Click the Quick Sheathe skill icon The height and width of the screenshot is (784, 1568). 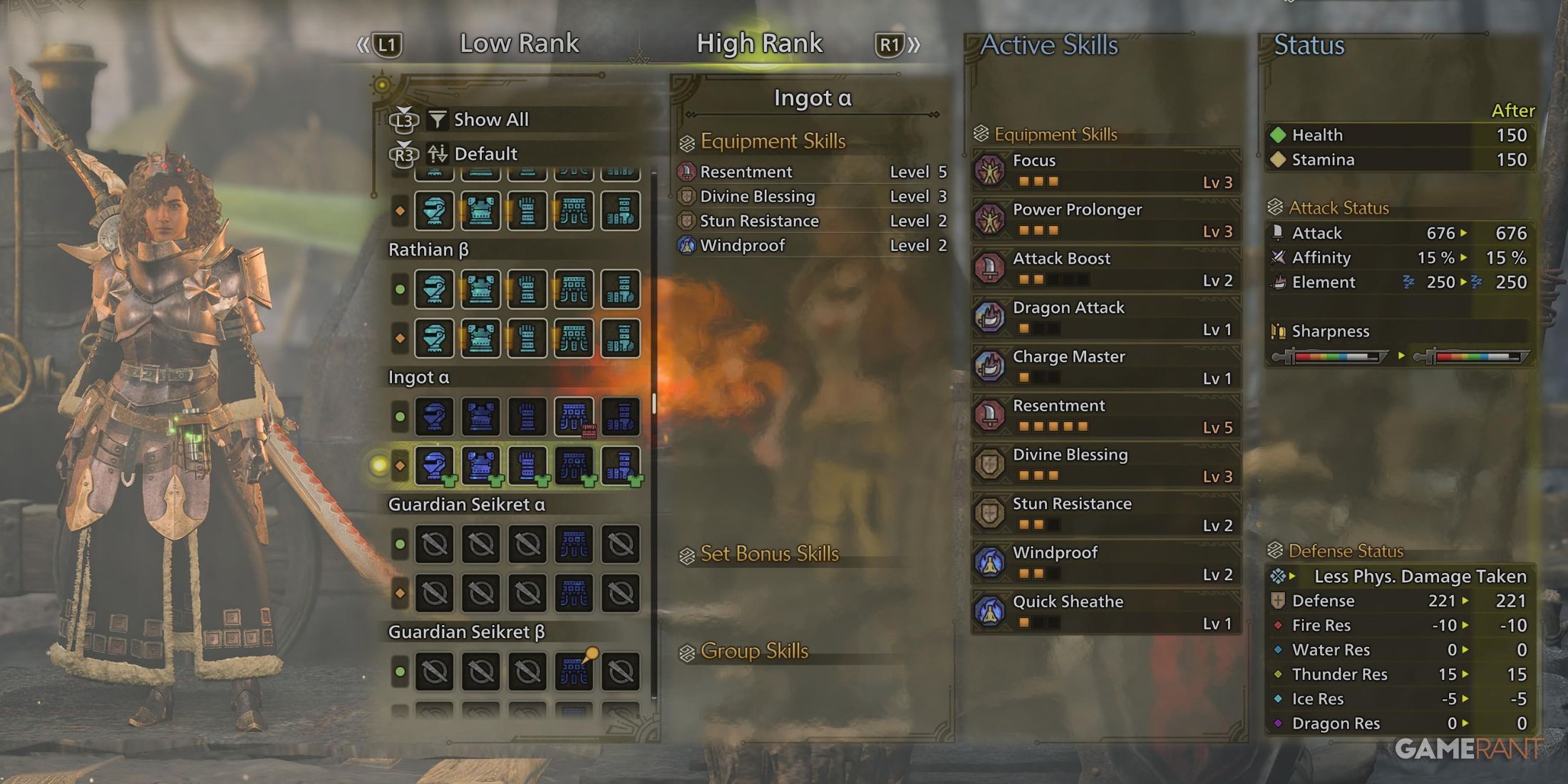[991, 610]
